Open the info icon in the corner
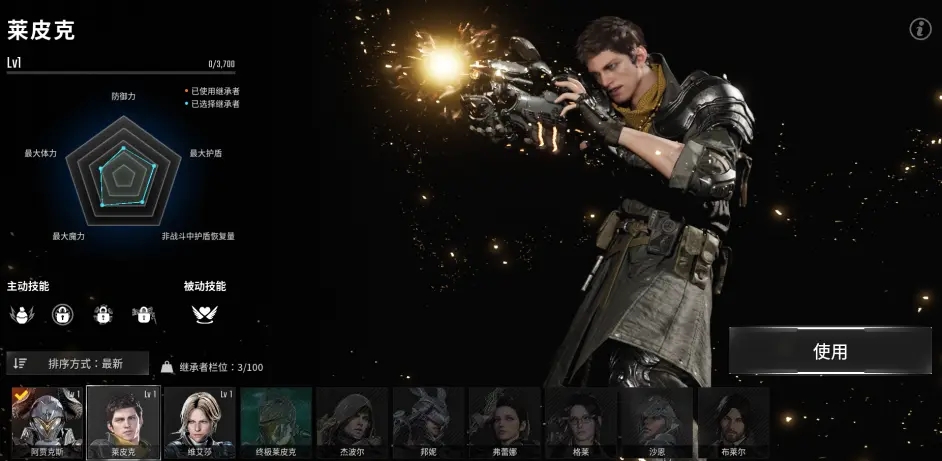Screen dimensions: 942x461 tap(920, 29)
